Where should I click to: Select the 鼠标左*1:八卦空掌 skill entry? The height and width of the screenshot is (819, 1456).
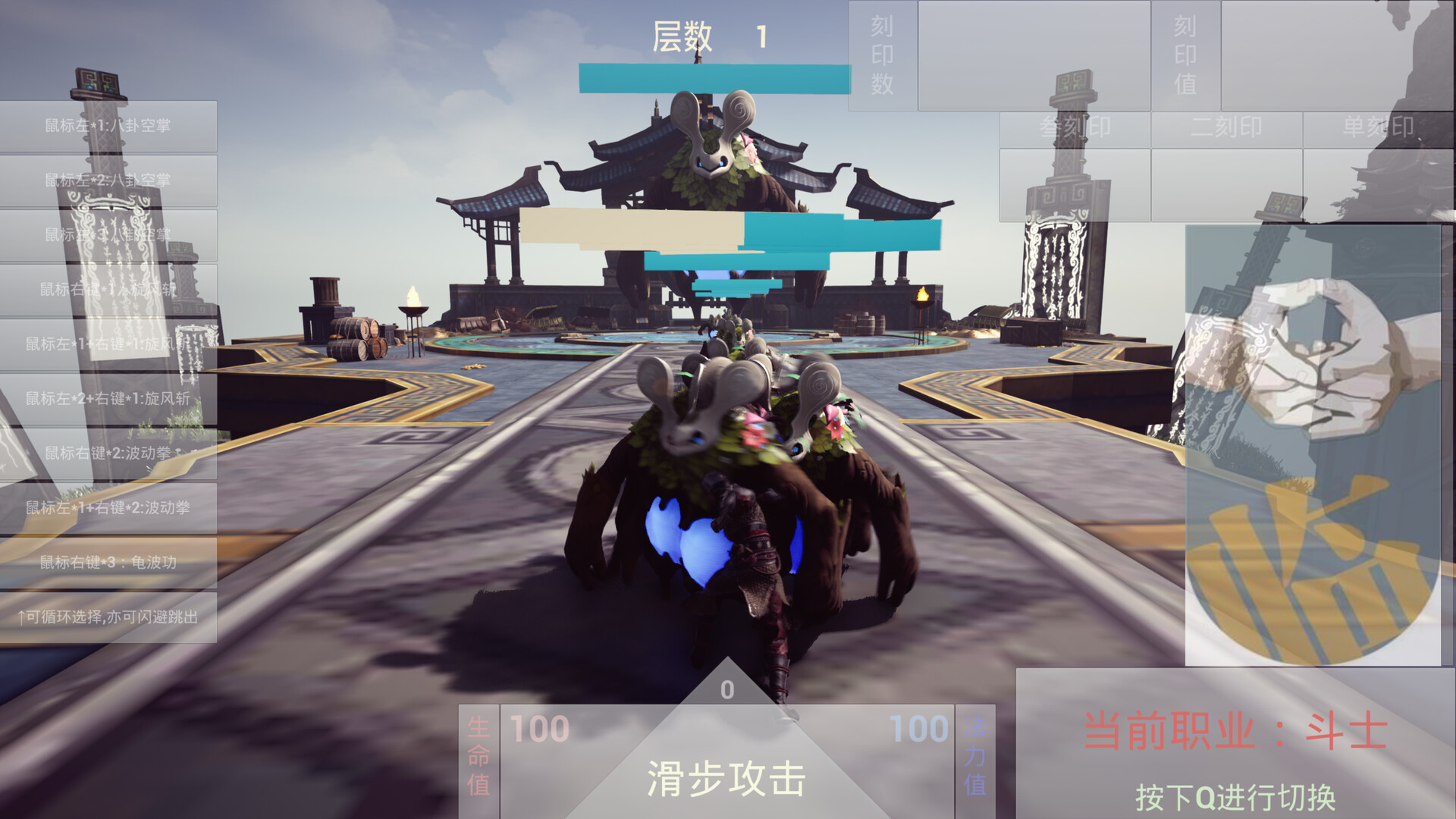106,126
